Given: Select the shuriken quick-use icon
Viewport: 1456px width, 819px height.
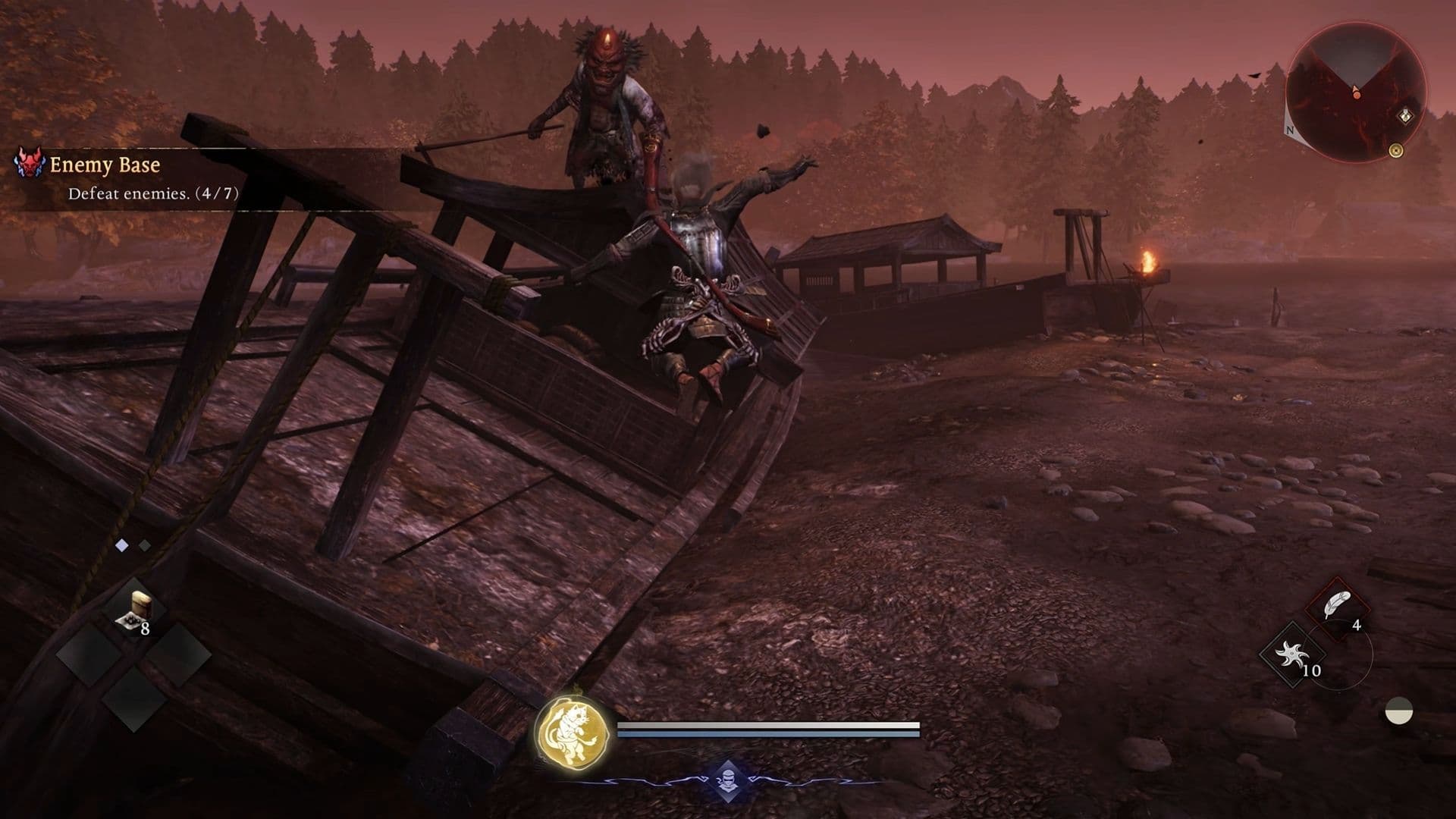Looking at the screenshot, I should [1292, 653].
